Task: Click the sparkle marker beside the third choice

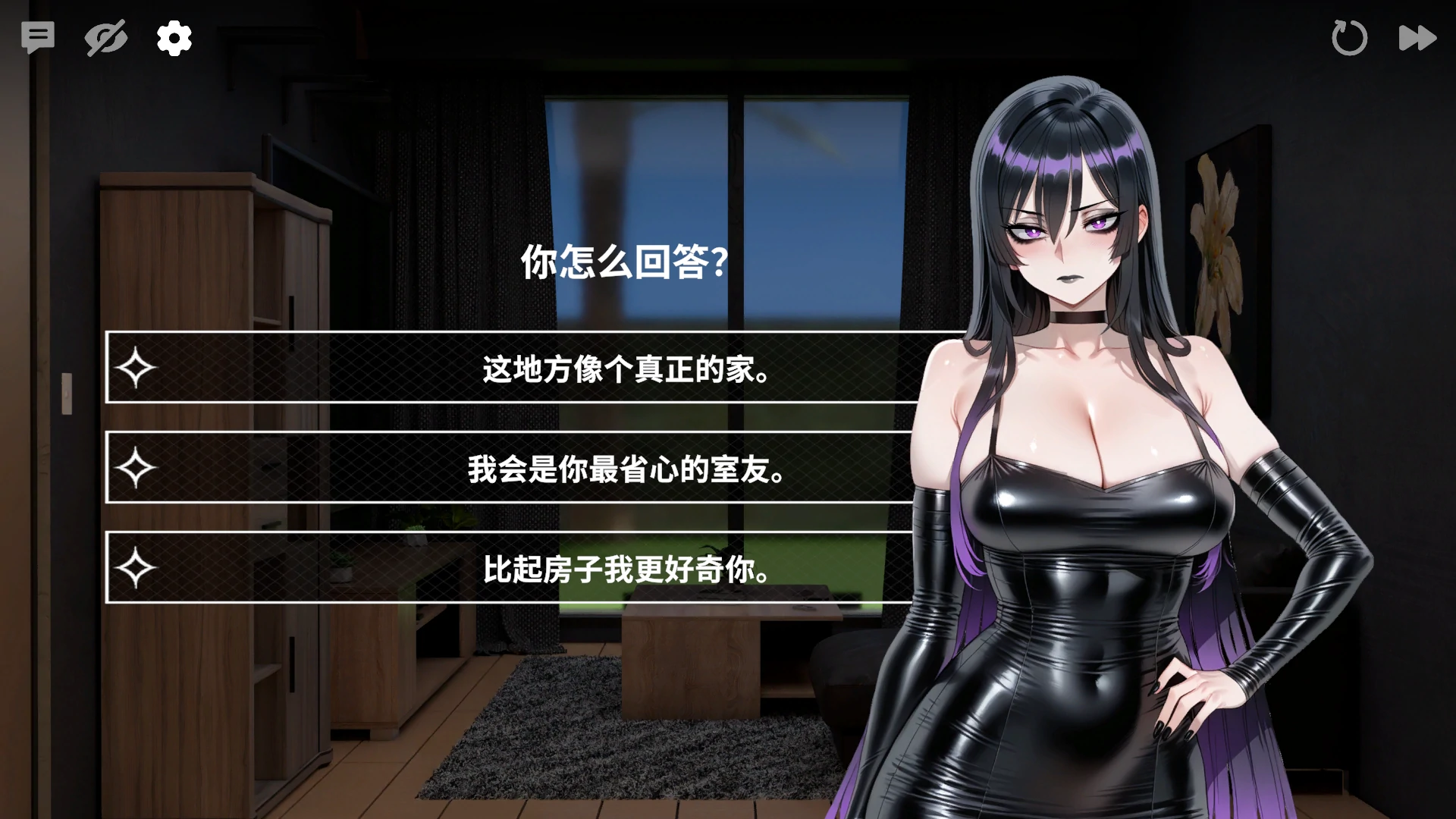Action: 135,570
